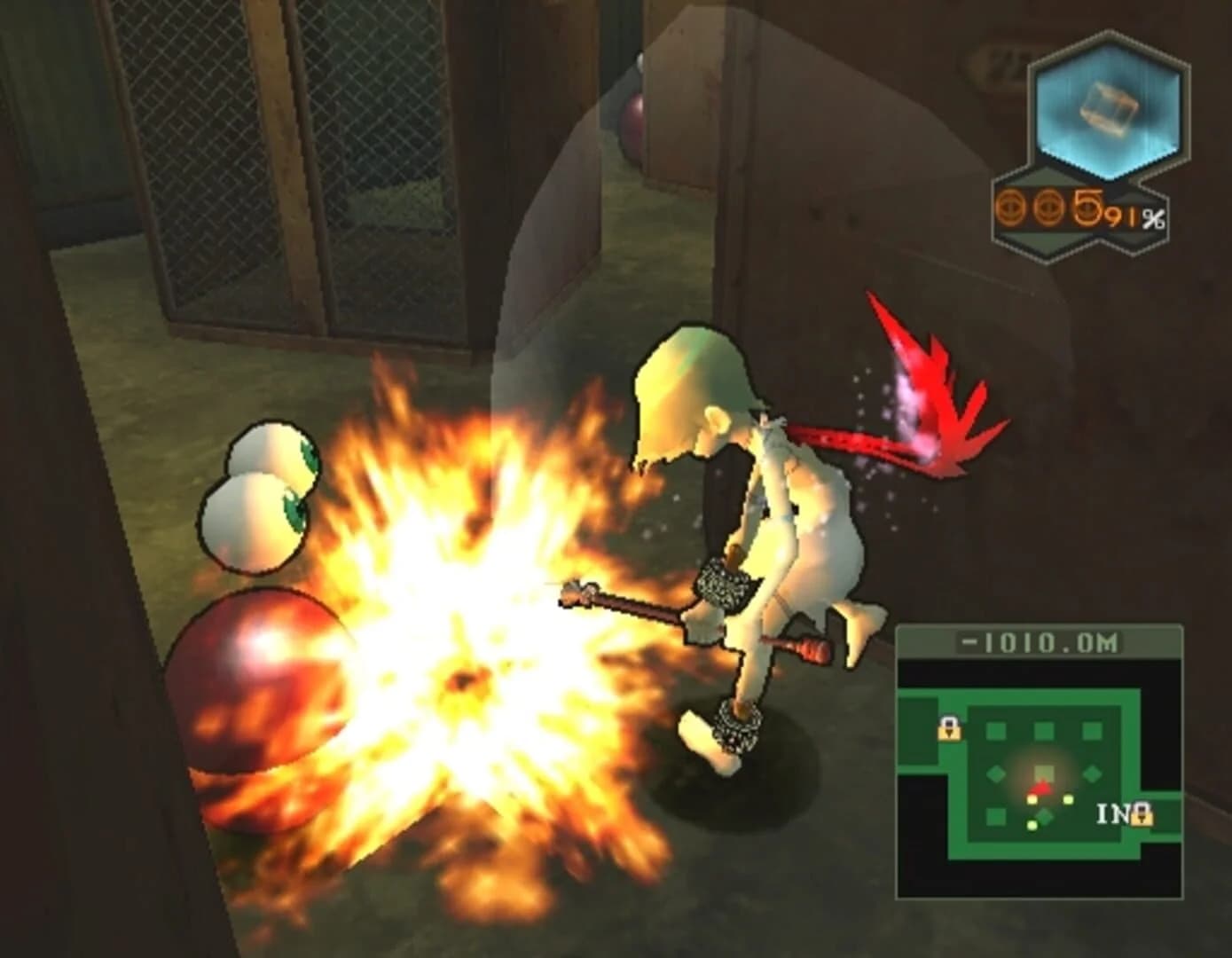
Task: Click the top-left green square tile on the minimap
Action: (995, 729)
